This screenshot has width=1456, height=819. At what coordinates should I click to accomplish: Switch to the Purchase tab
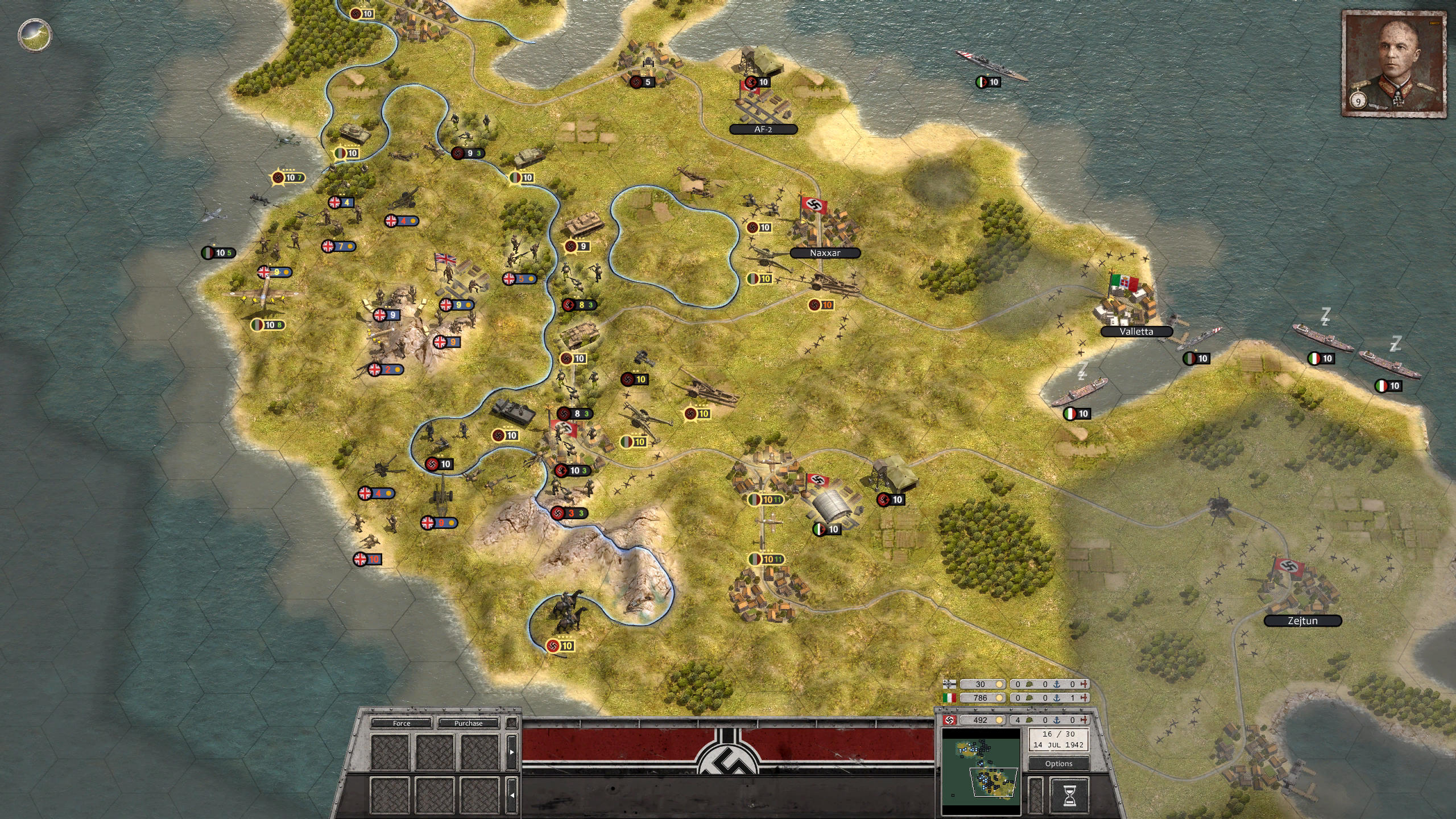click(x=469, y=723)
